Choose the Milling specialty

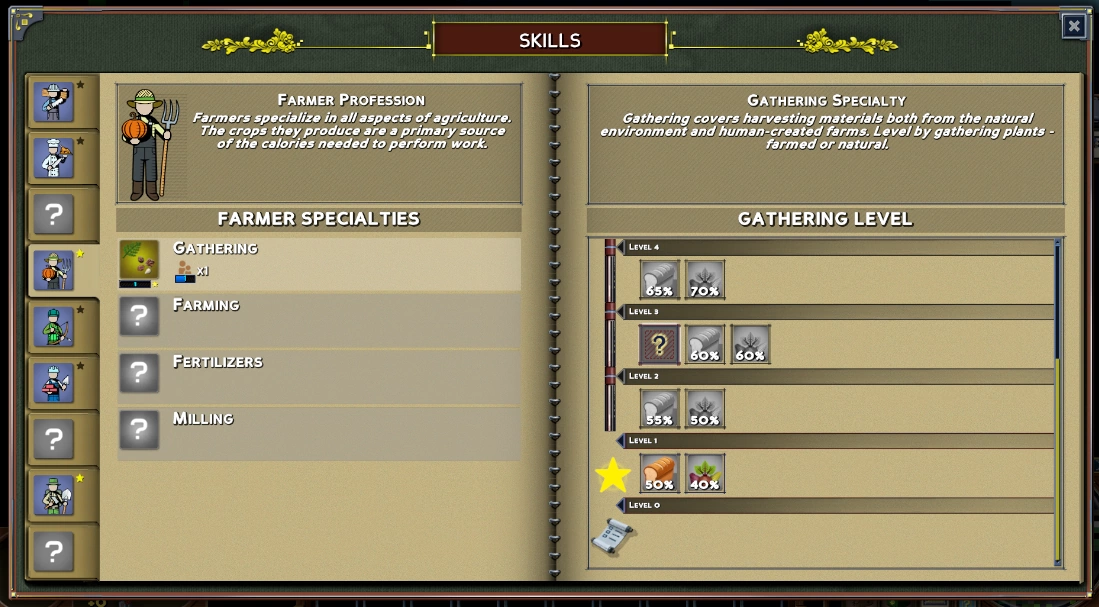point(319,432)
